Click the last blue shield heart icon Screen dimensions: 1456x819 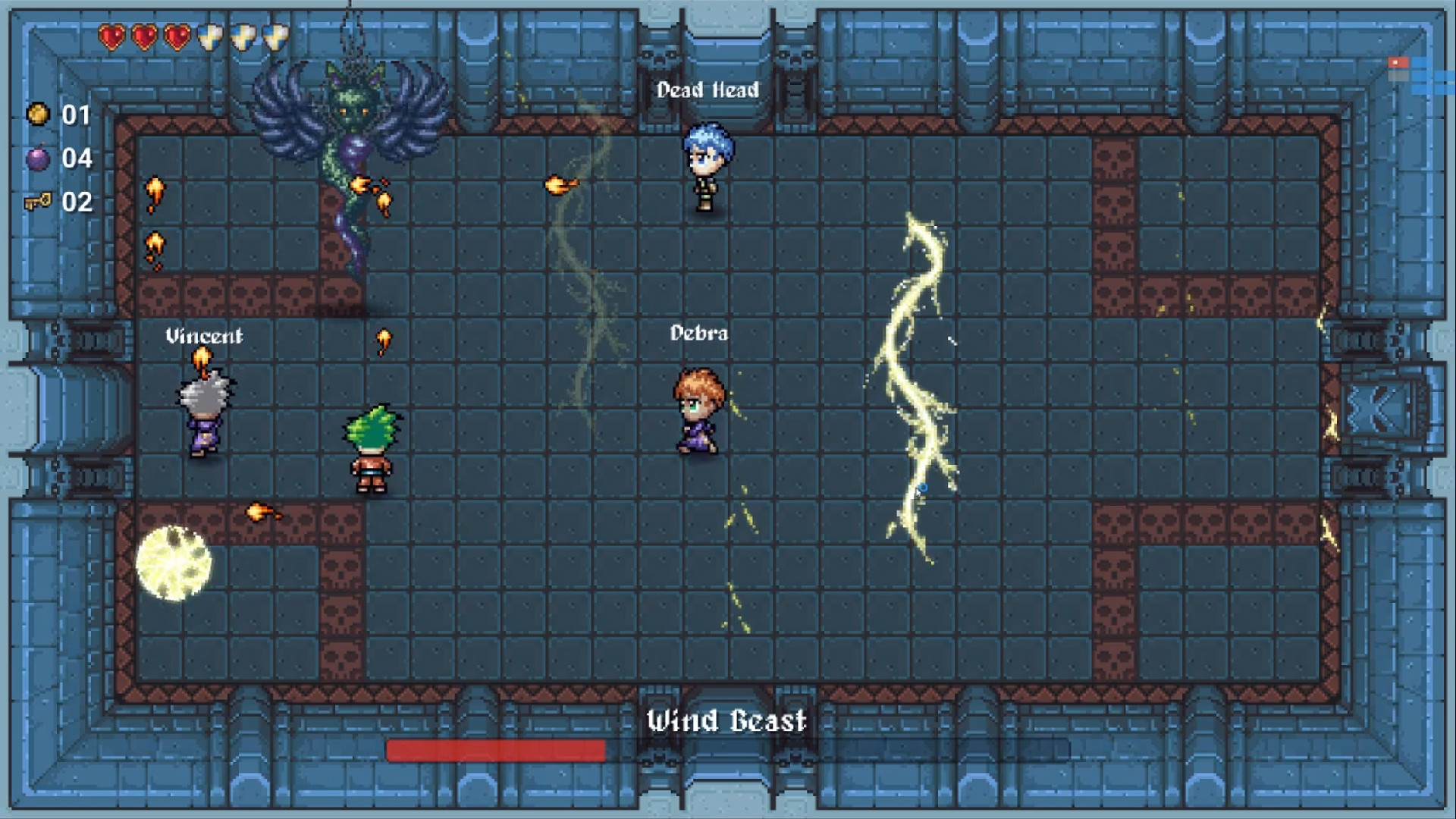(x=275, y=36)
